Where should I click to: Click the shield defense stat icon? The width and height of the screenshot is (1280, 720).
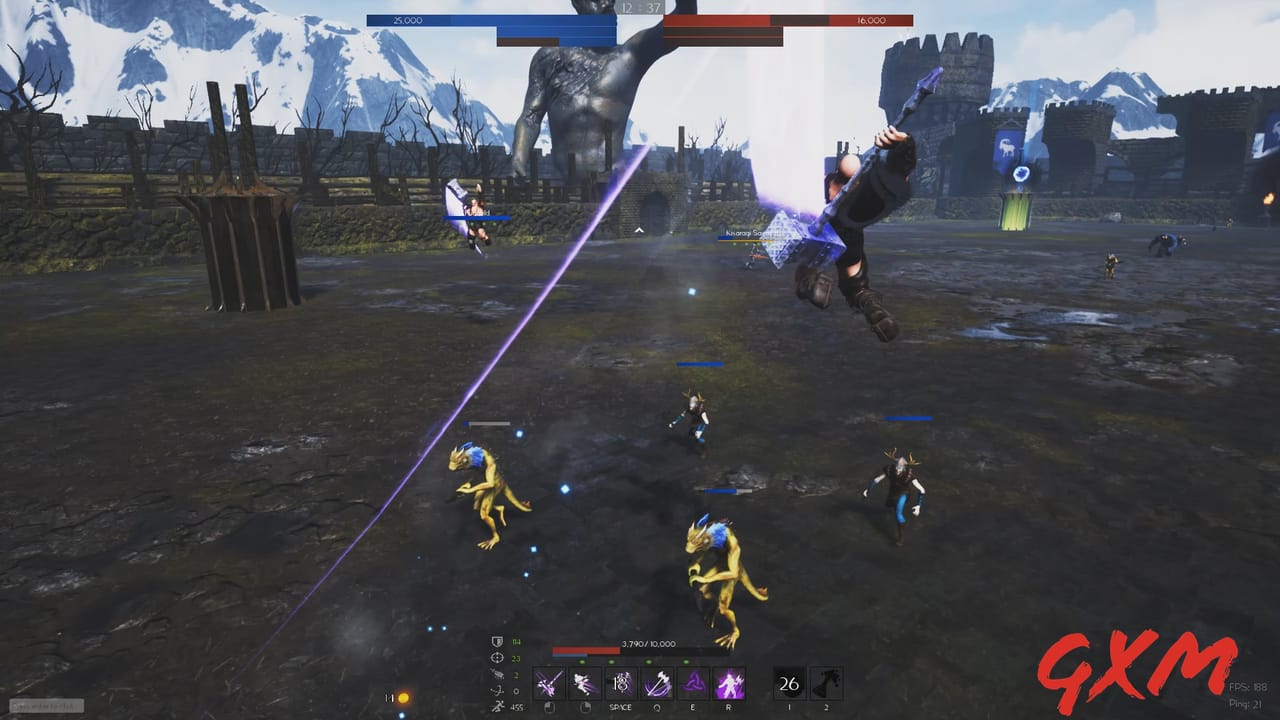click(497, 642)
